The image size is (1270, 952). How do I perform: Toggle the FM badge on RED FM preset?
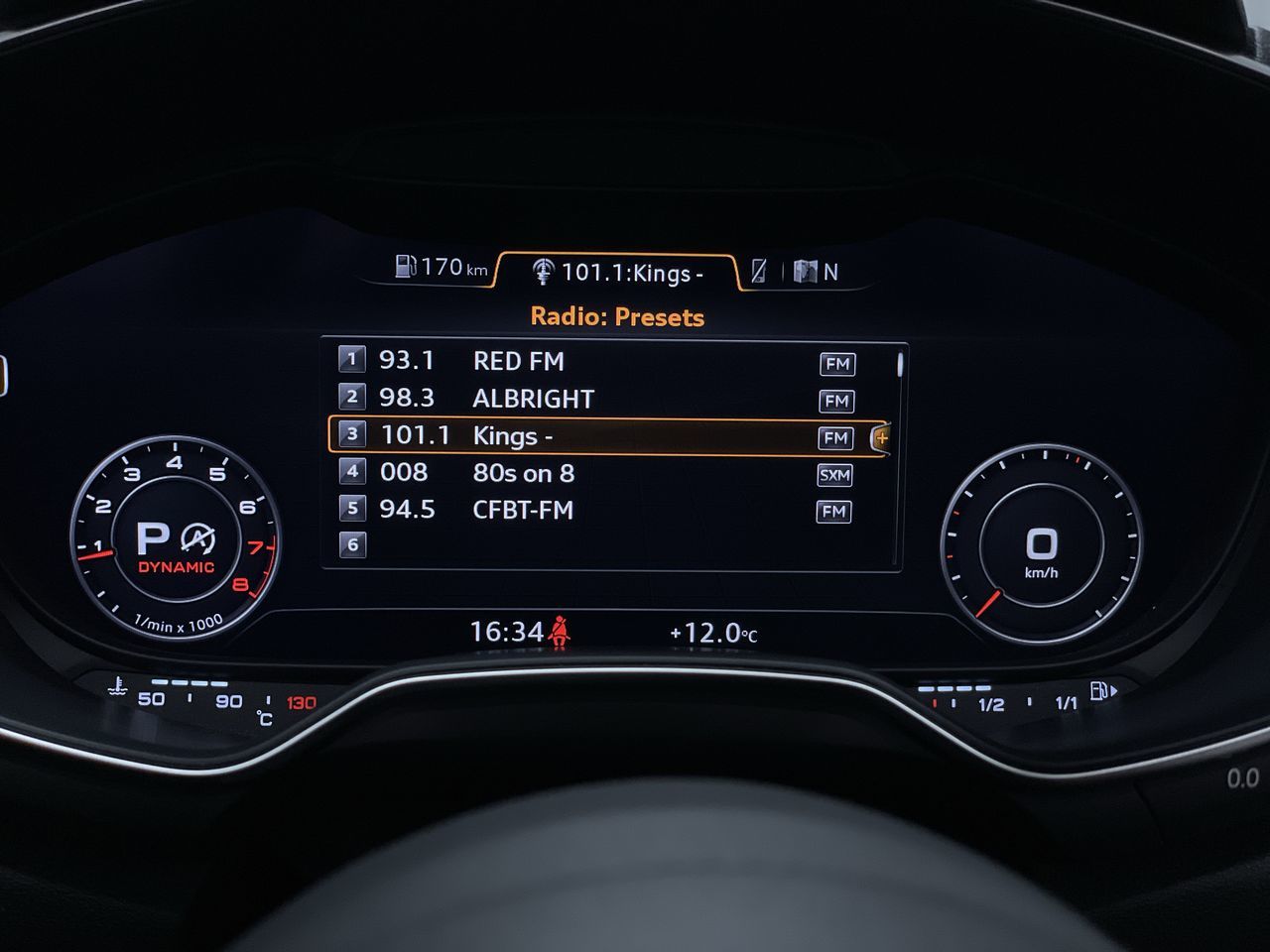[834, 364]
